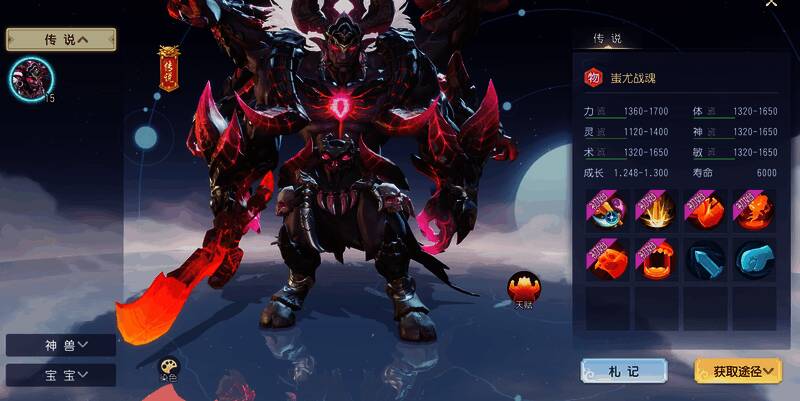Click the red 物 type badge
Viewport: 800px width, 401px height.
tap(593, 77)
